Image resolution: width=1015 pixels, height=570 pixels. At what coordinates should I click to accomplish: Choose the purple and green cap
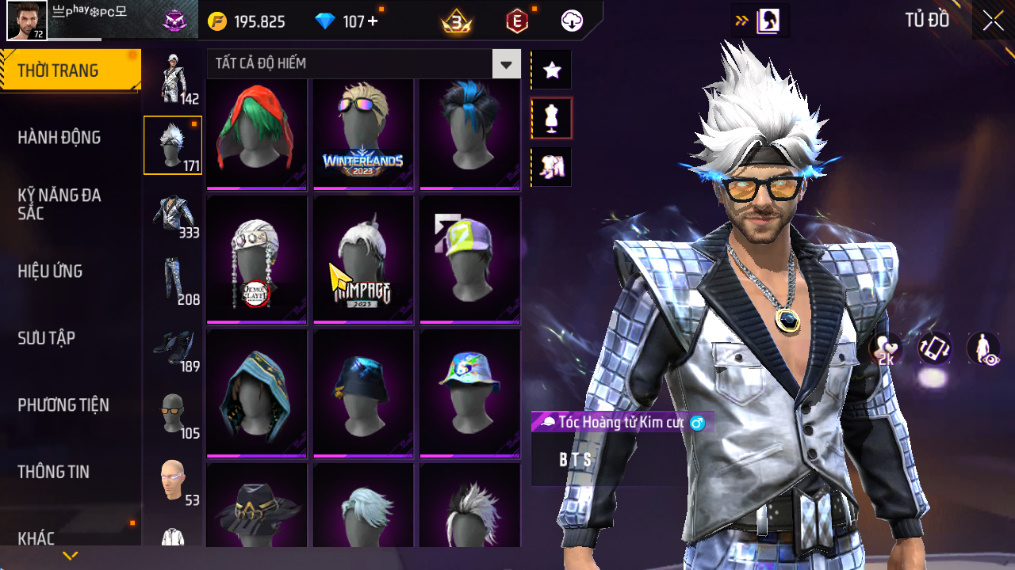pos(468,260)
